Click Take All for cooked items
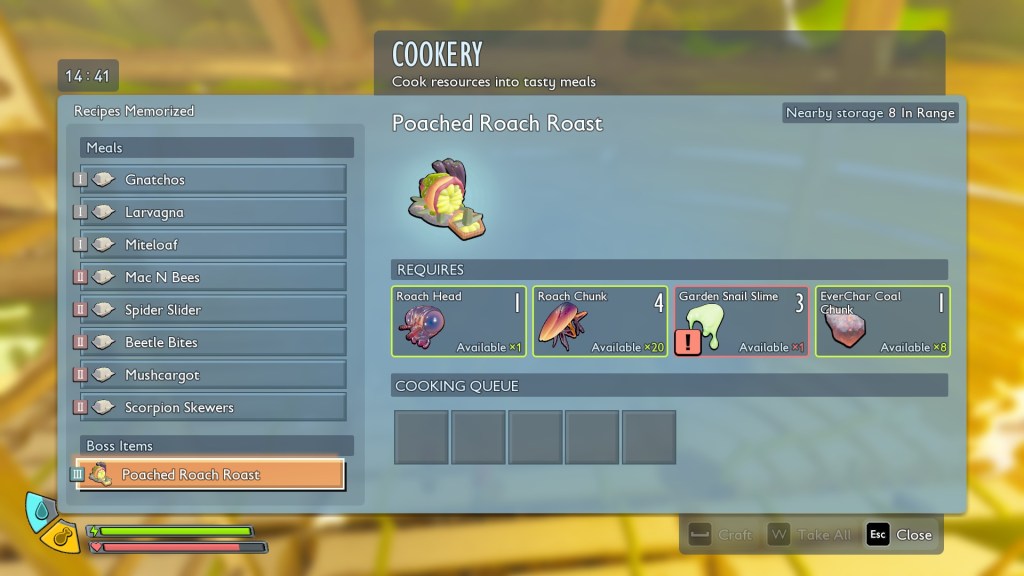 tap(811, 535)
